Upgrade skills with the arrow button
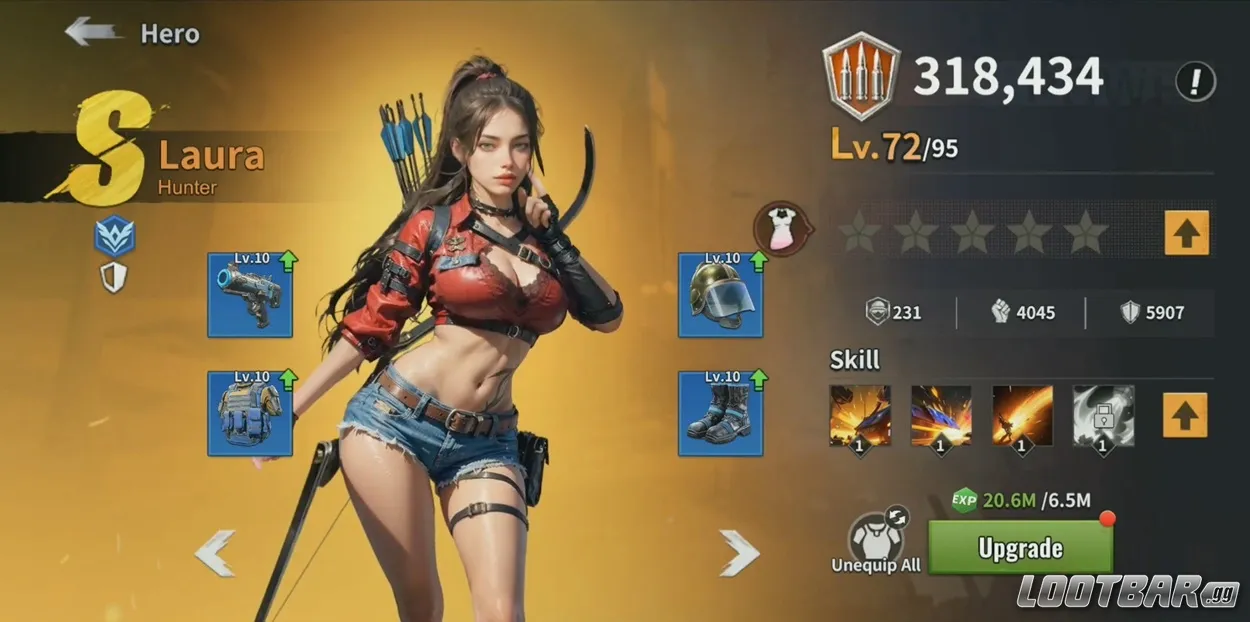Viewport: 1250px width, 622px height. 1184,414
